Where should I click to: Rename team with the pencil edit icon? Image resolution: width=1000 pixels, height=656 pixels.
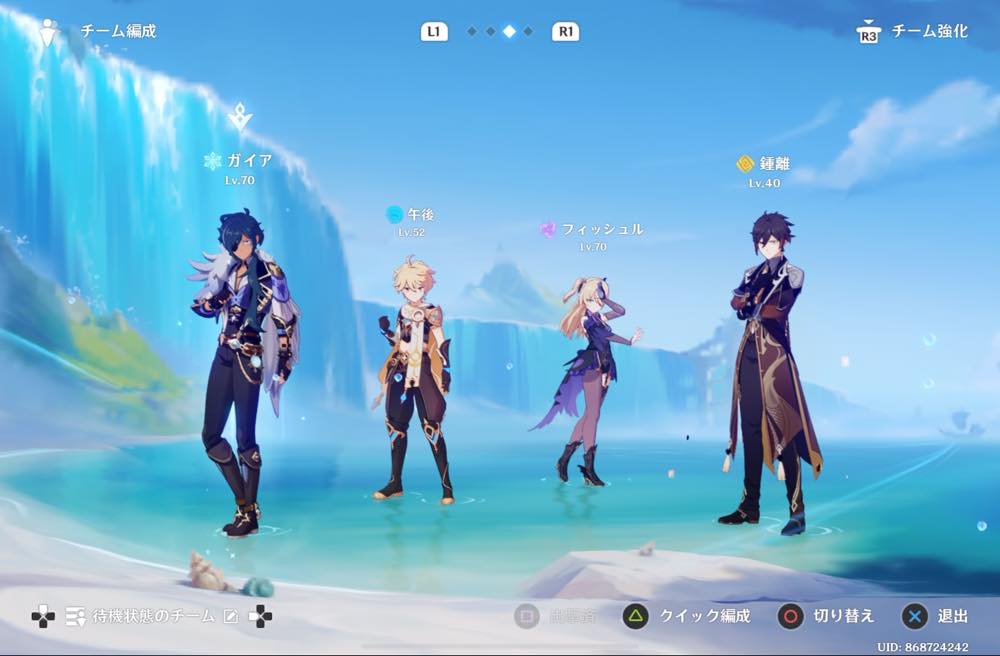click(x=231, y=617)
